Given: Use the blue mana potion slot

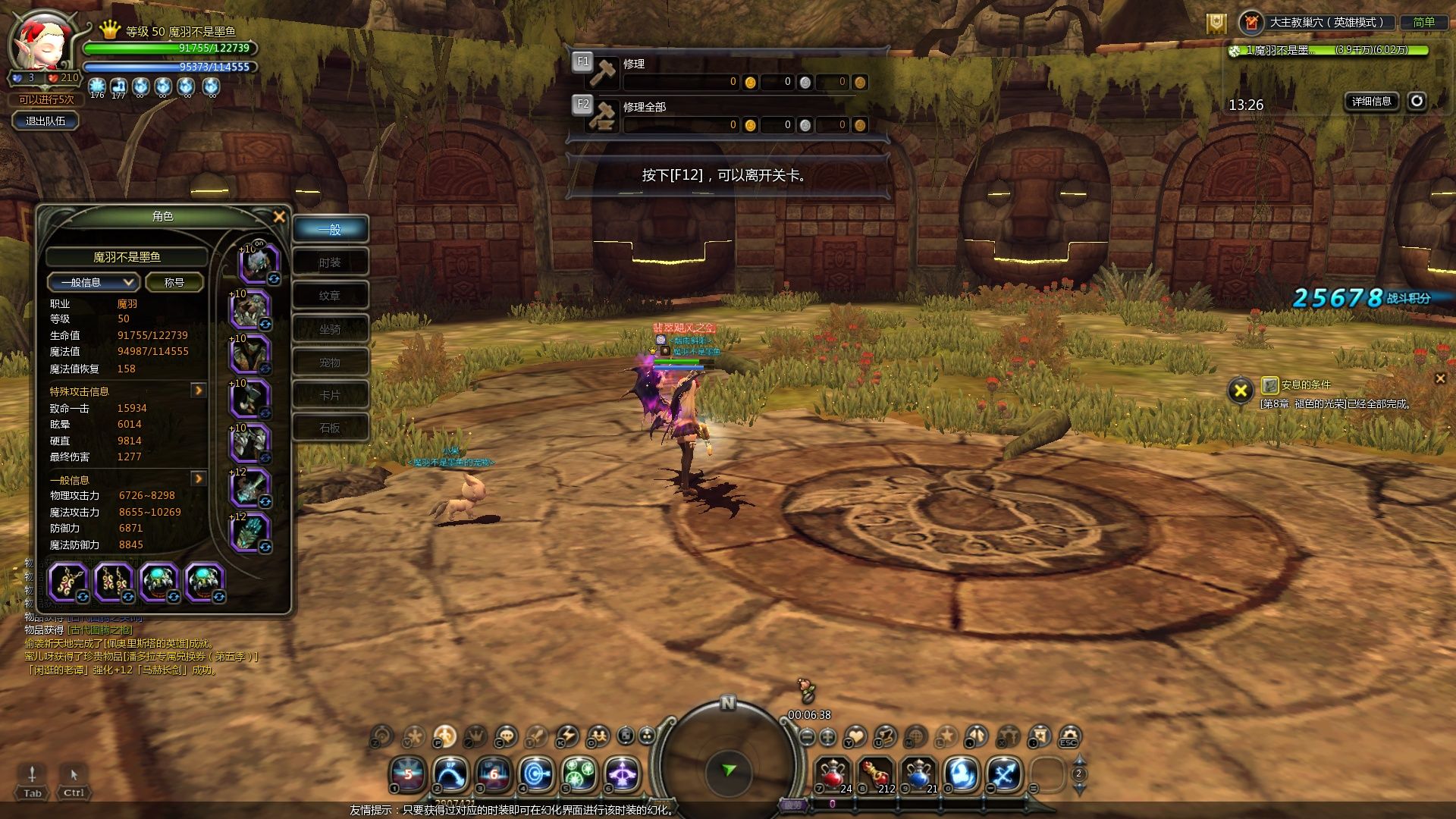Looking at the screenshot, I should [x=919, y=774].
